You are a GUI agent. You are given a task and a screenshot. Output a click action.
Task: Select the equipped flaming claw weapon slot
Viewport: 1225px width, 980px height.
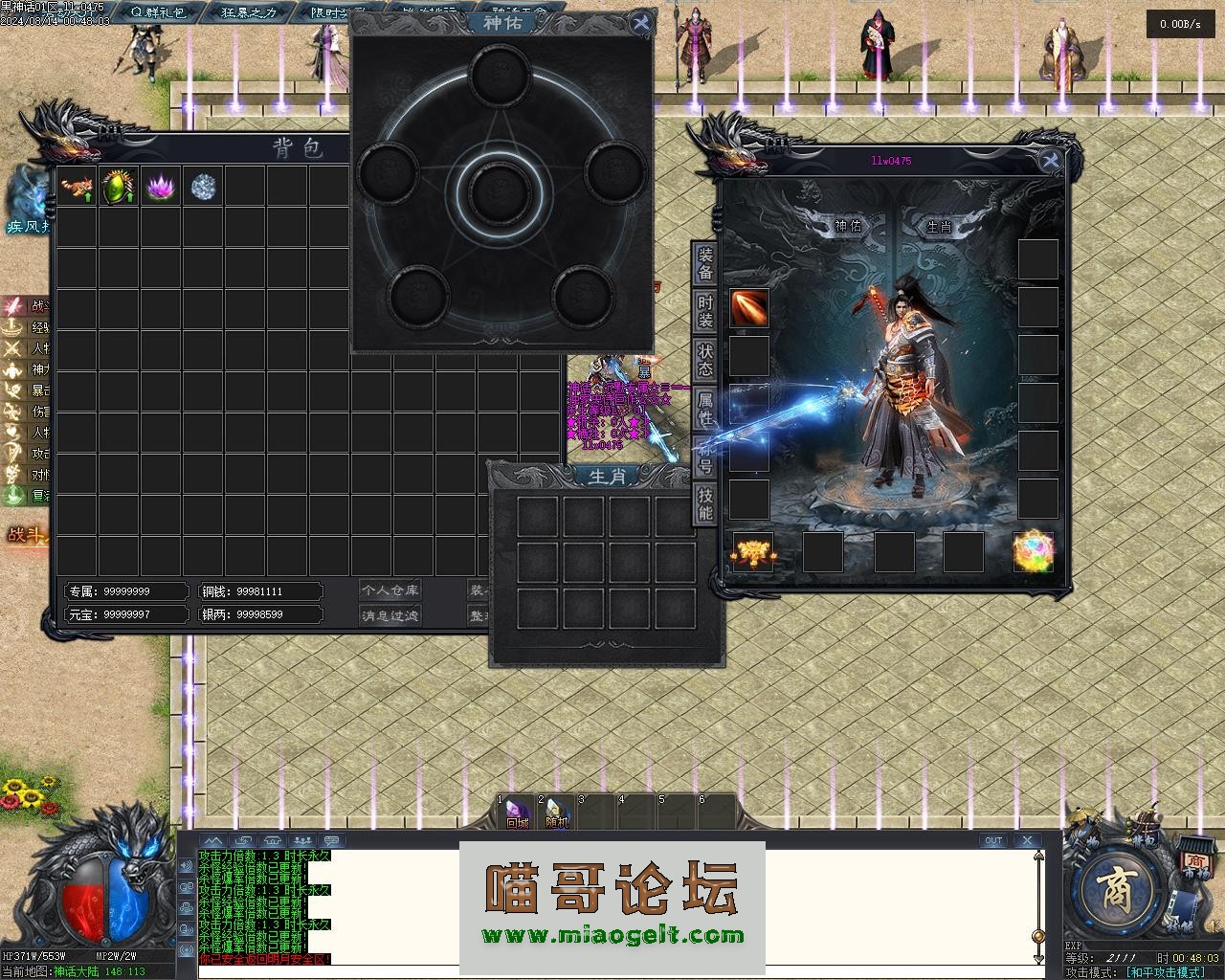click(749, 308)
